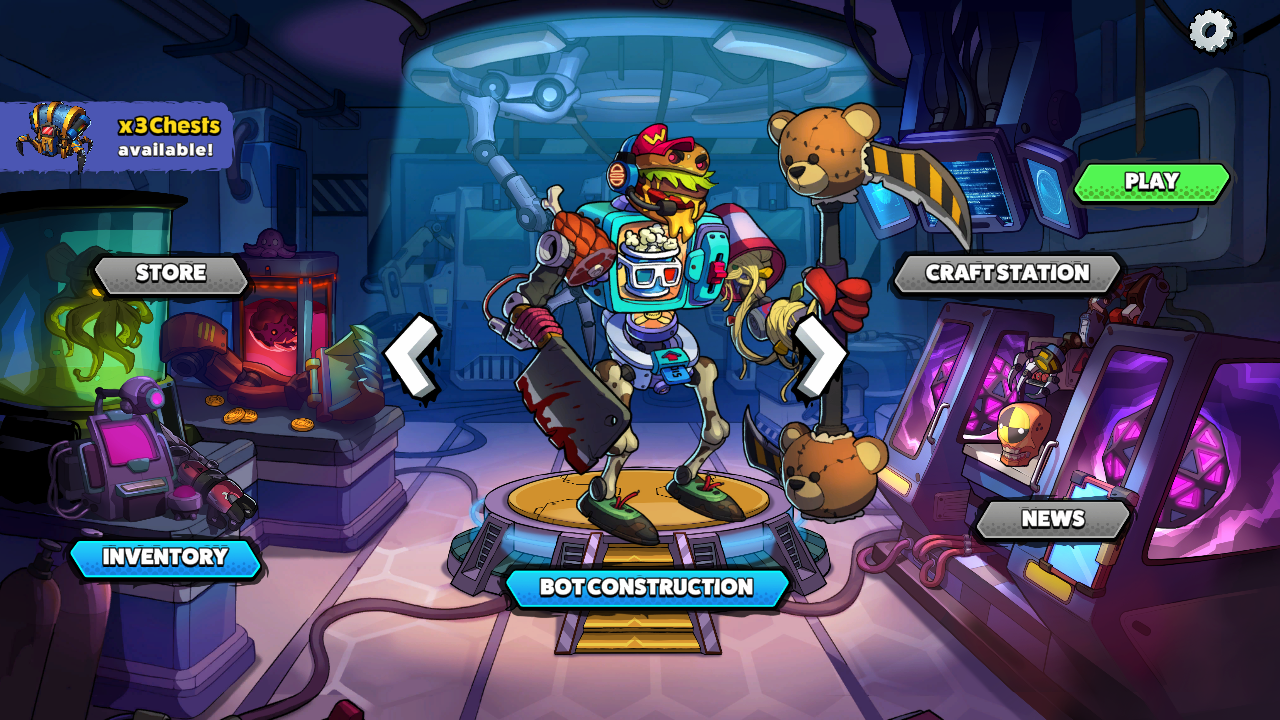The height and width of the screenshot is (720, 1280).
Task: Go to the Inventory screen
Action: pyautogui.click(x=165, y=557)
